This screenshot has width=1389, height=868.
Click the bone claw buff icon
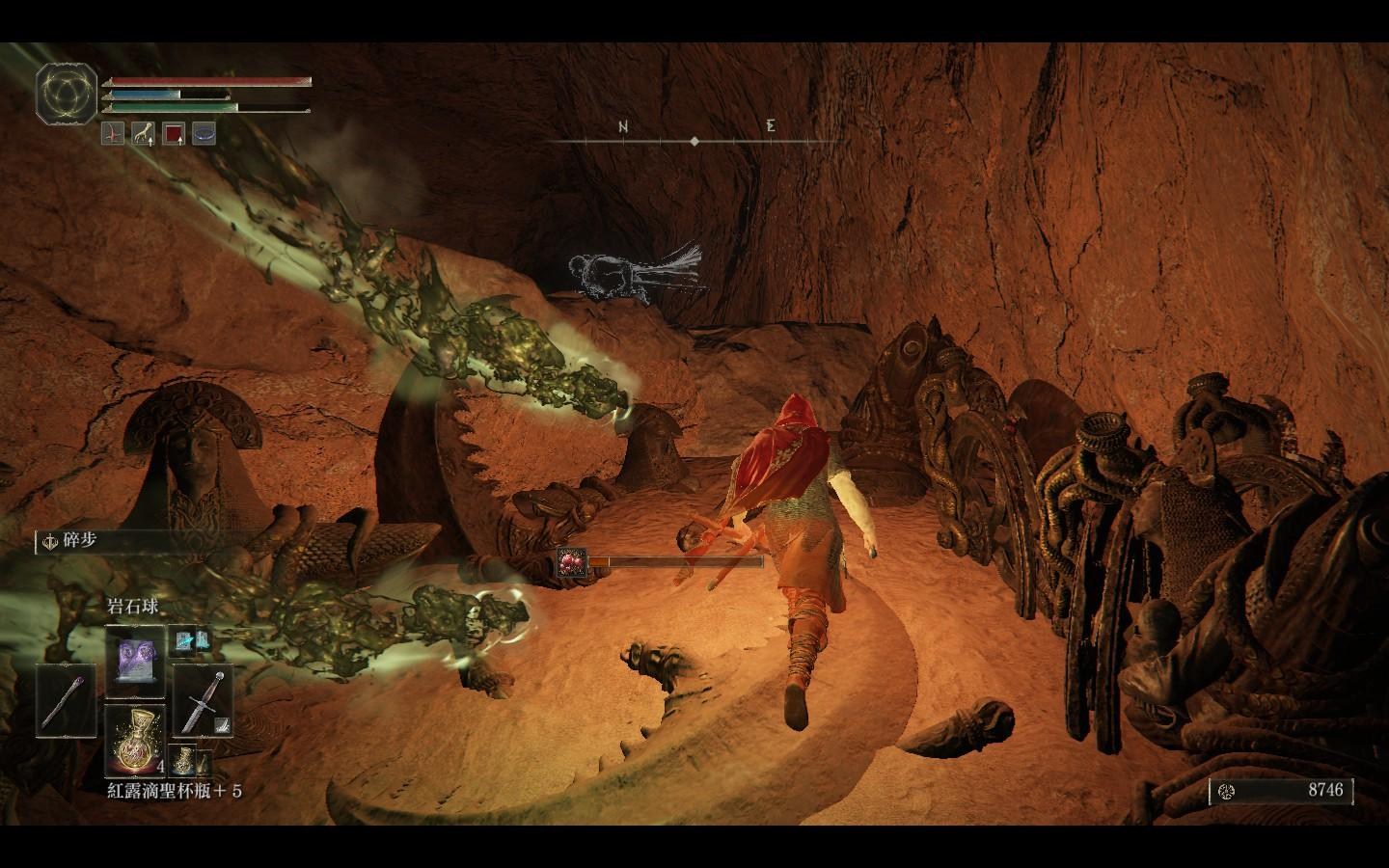pos(144,134)
